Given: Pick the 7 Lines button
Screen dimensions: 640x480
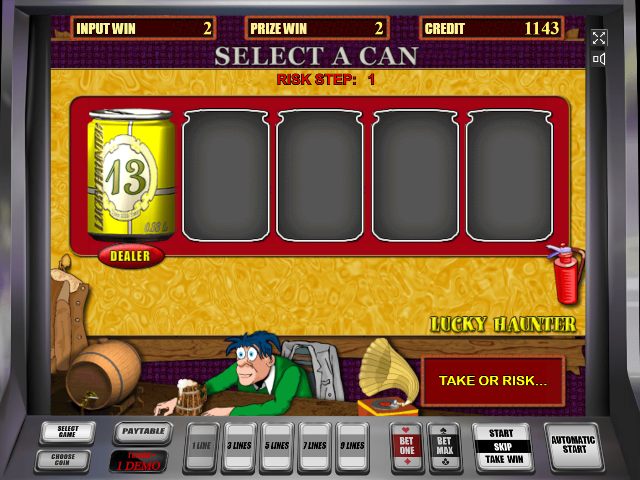Looking at the screenshot, I should click(x=314, y=445).
